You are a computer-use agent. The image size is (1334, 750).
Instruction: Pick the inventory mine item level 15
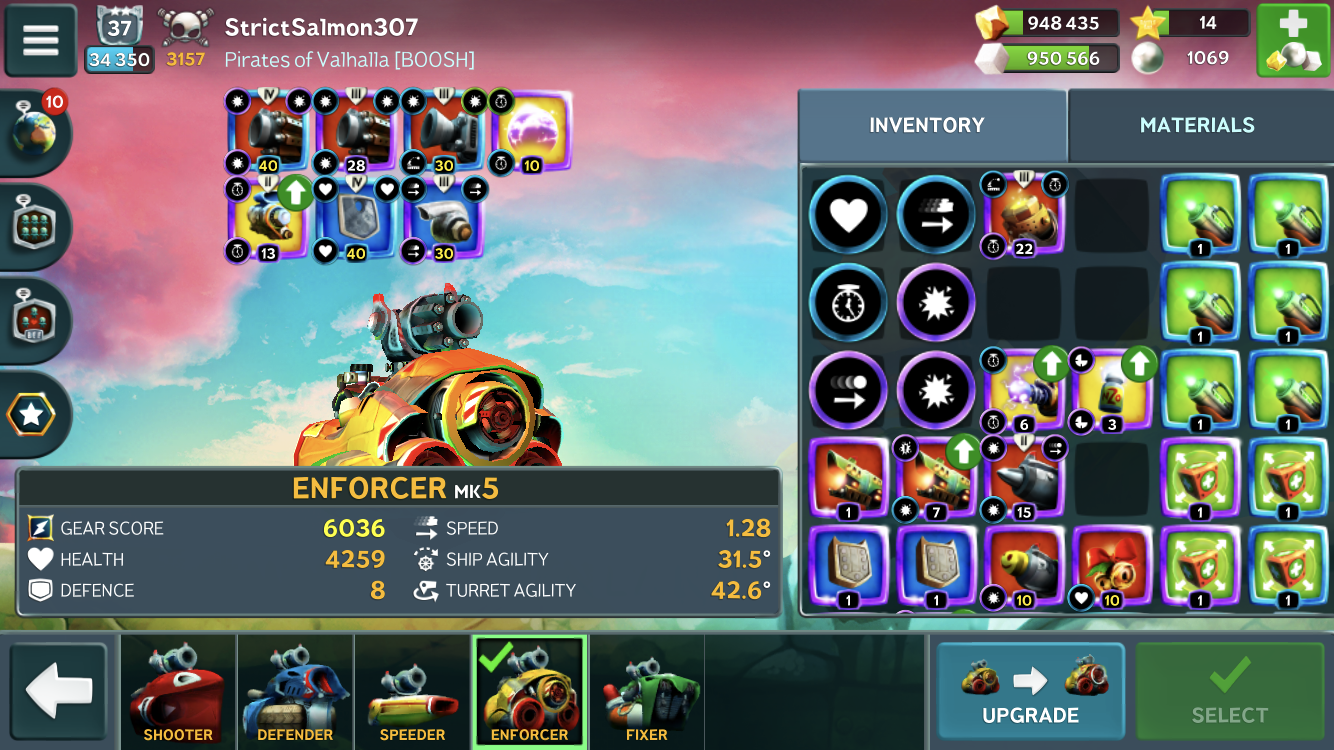coord(1024,478)
